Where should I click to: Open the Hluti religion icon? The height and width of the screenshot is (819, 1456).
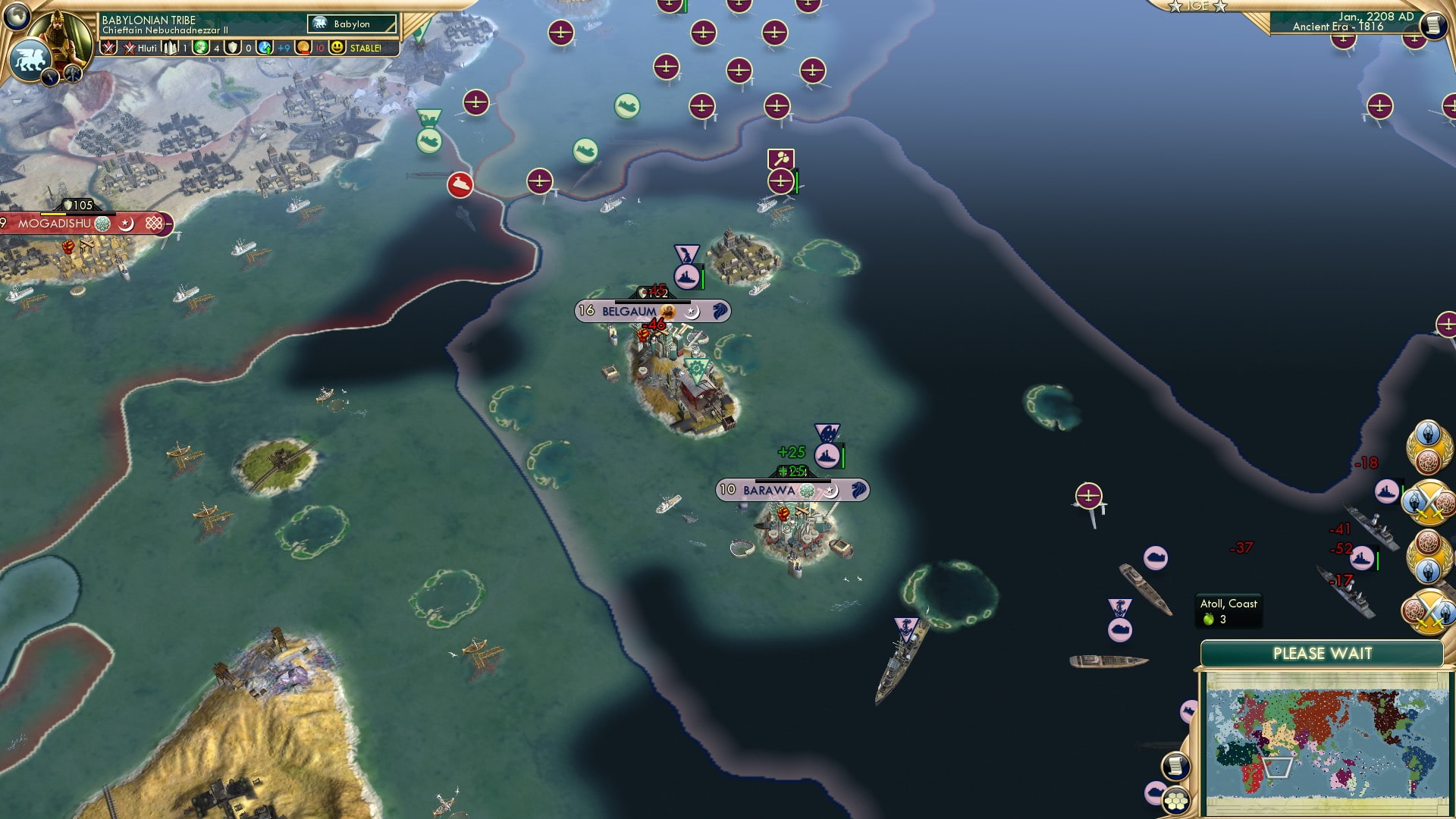tap(129, 48)
